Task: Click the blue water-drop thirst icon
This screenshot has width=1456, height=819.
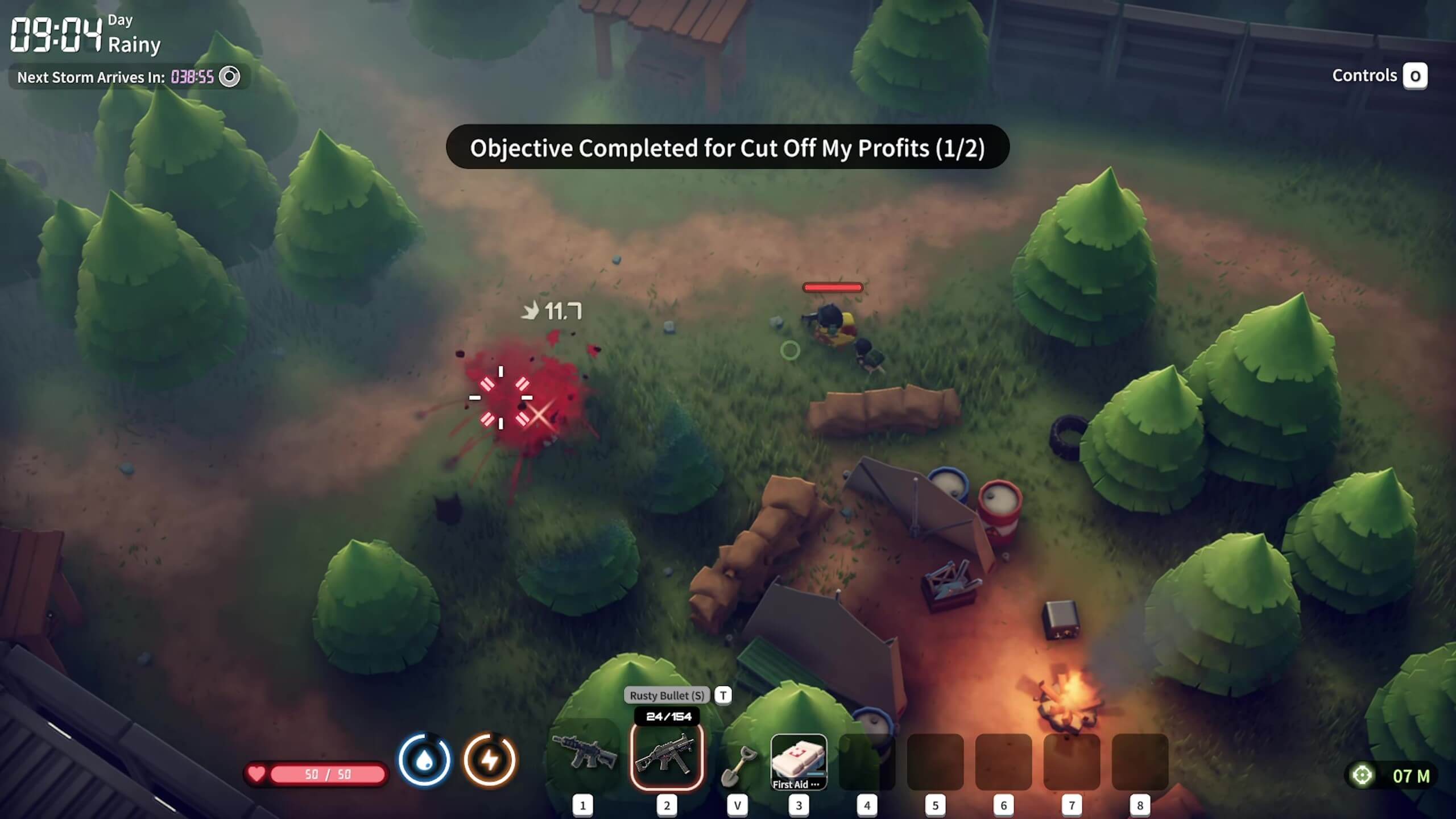Action: [424, 760]
